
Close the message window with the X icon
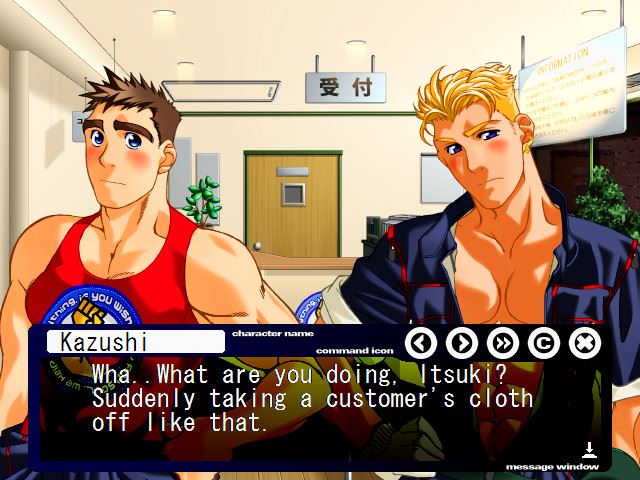click(x=584, y=343)
